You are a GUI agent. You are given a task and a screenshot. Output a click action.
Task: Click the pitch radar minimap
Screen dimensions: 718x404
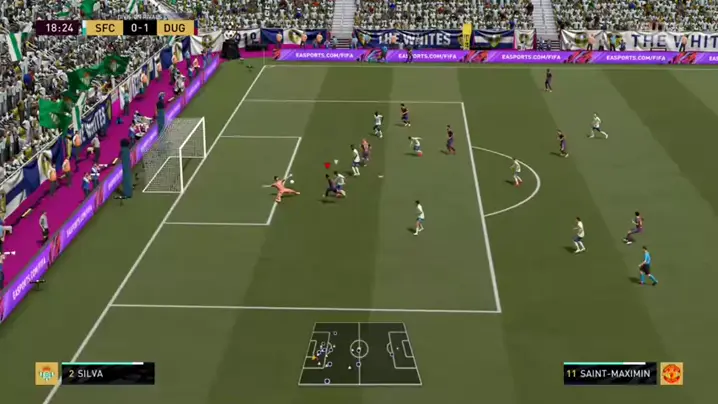click(x=360, y=352)
